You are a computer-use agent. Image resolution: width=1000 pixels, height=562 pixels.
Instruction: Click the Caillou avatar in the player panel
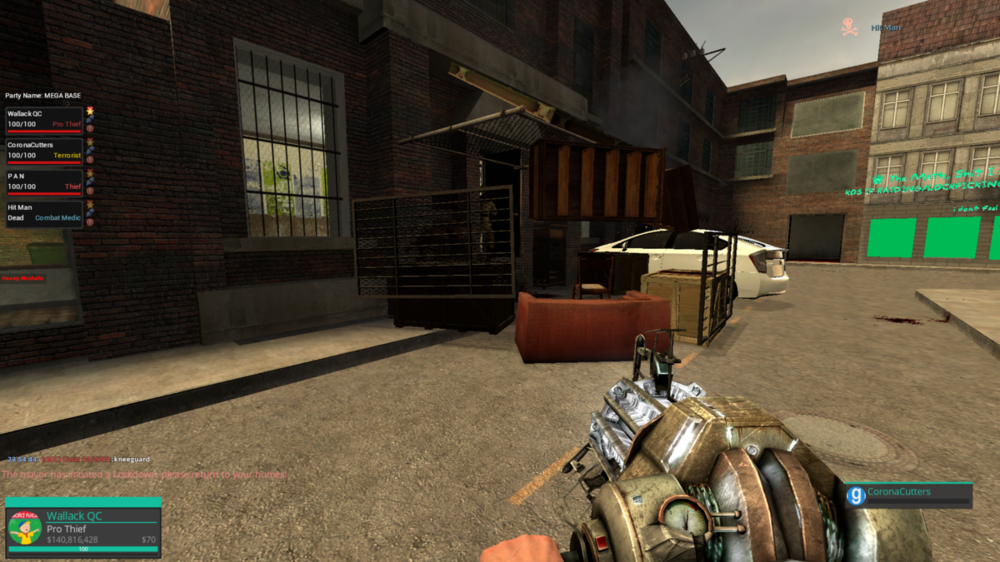pos(24,529)
